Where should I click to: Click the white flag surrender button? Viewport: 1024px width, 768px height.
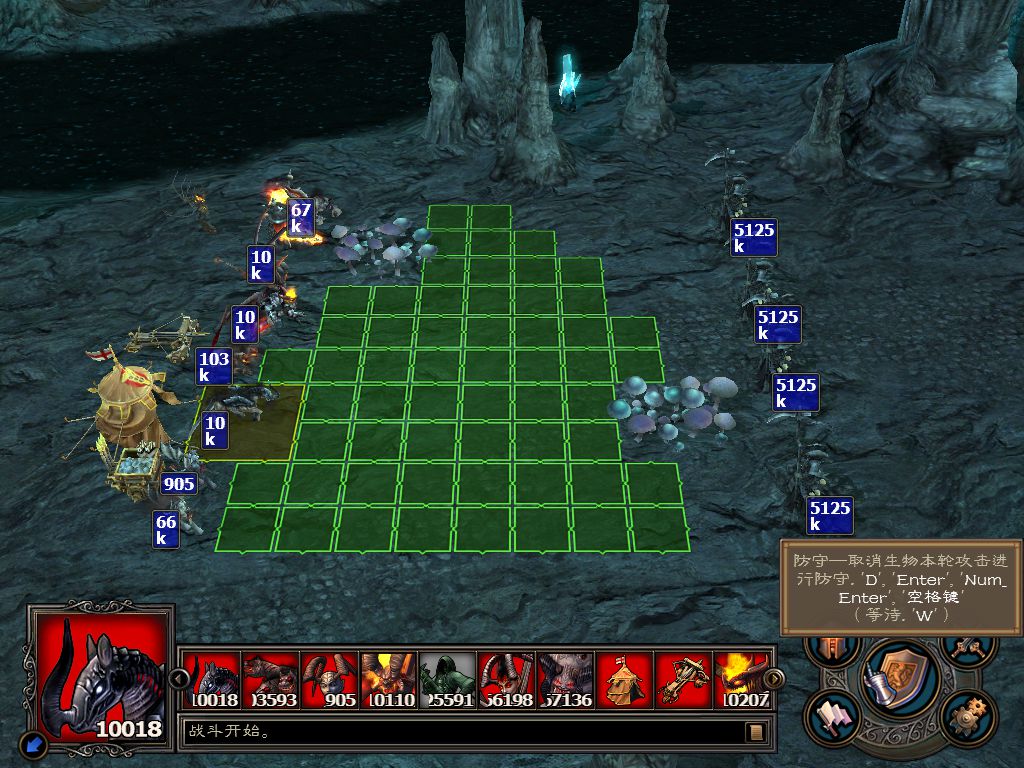click(x=833, y=716)
